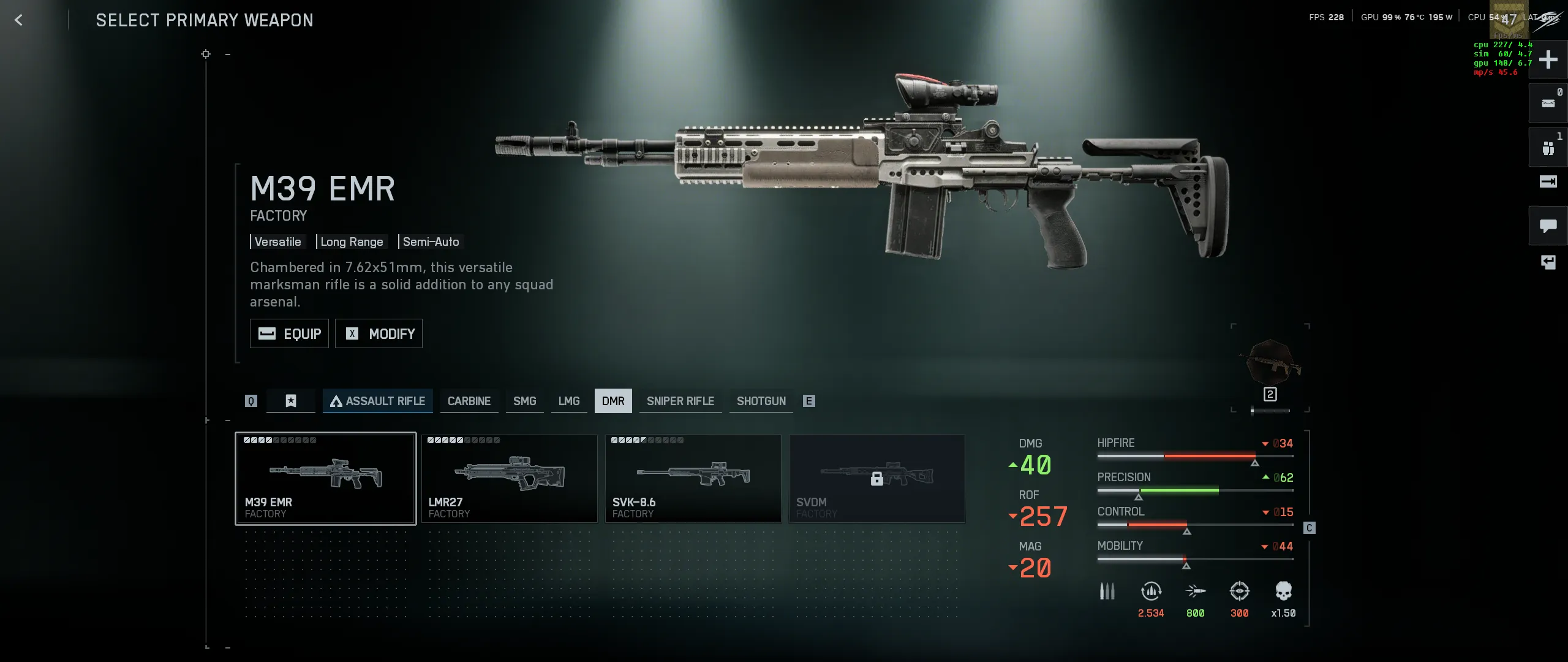Viewport: 1568px width, 662px height.
Task: Switch to the DMR tab
Action: point(613,401)
